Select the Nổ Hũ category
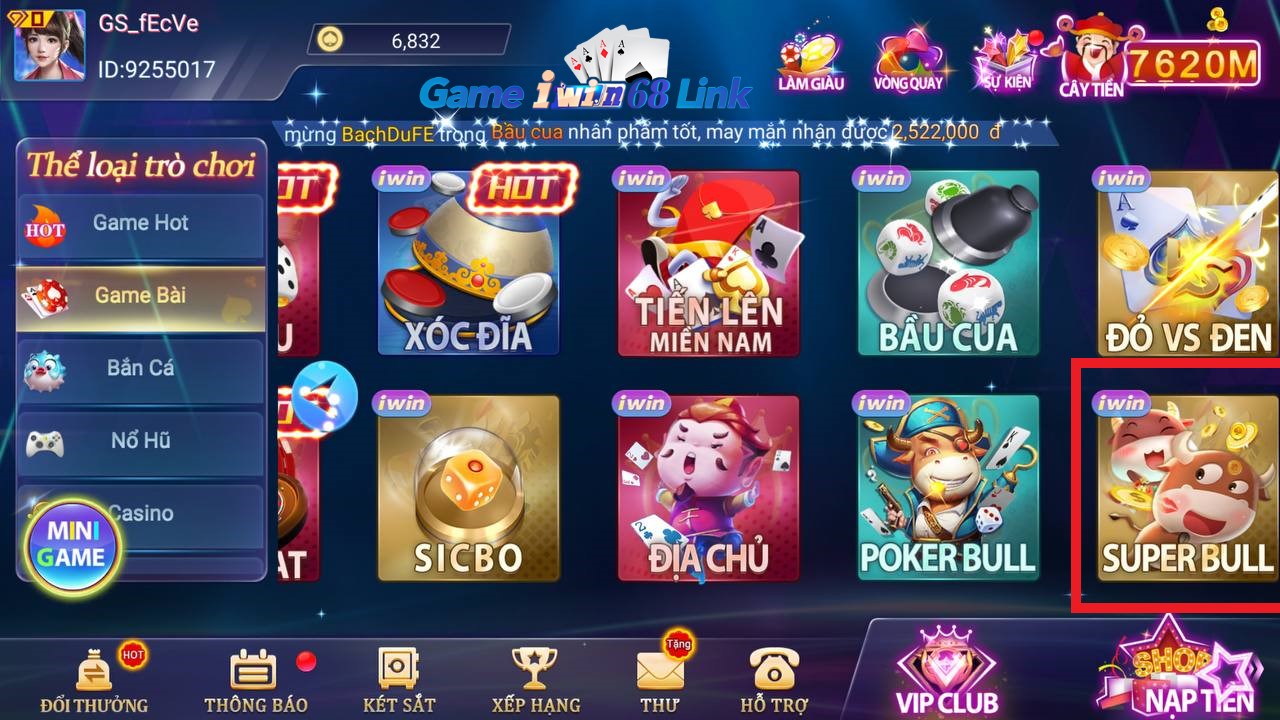The width and height of the screenshot is (1280, 720). (x=140, y=441)
